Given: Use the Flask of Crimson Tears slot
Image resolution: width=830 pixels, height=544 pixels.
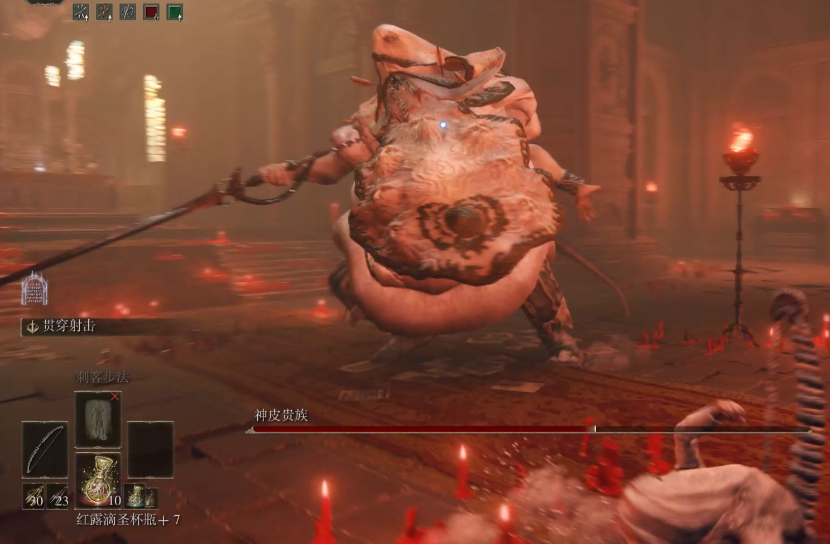Looking at the screenshot, I should 98,479.
